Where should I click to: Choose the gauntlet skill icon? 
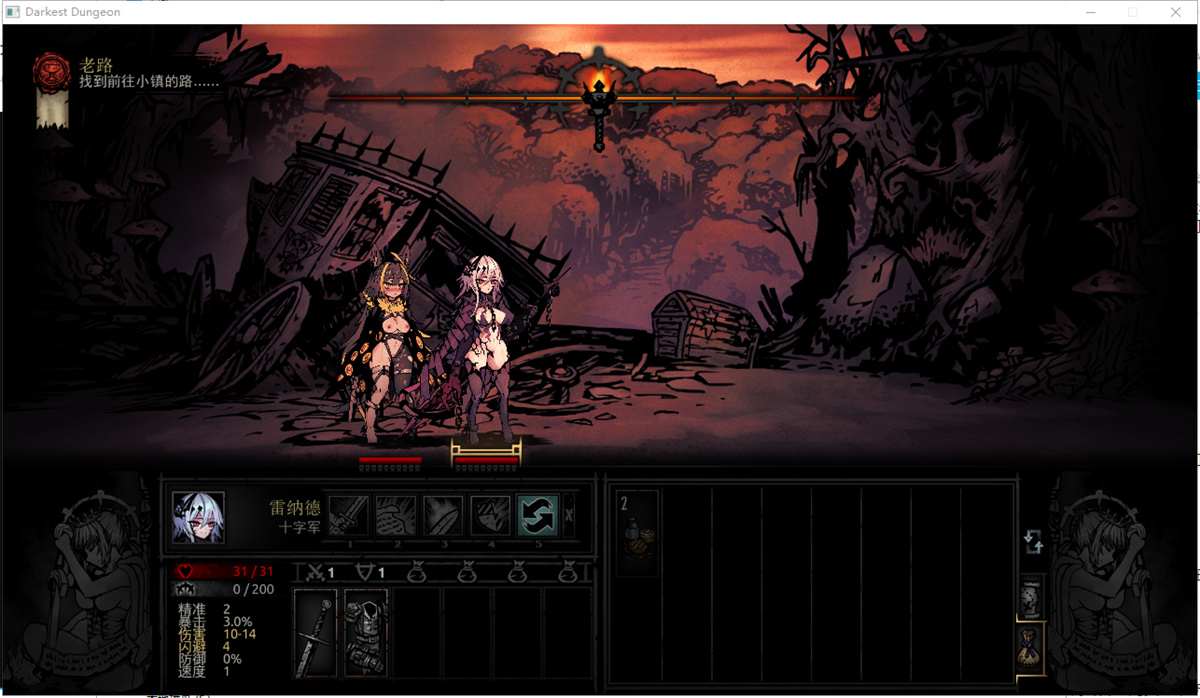pyautogui.click(x=397, y=515)
